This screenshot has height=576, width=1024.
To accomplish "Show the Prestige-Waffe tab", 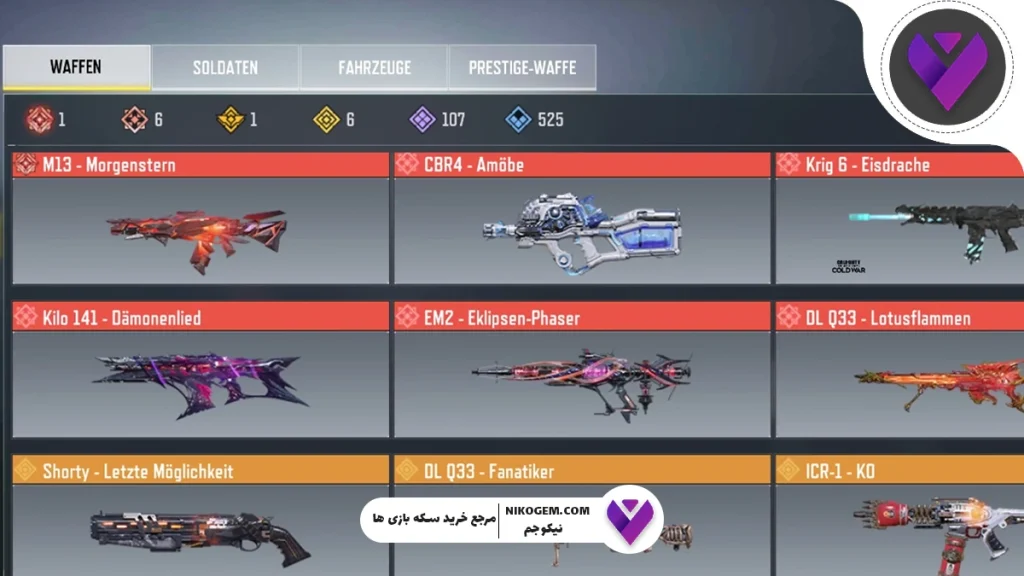I will 522,68.
